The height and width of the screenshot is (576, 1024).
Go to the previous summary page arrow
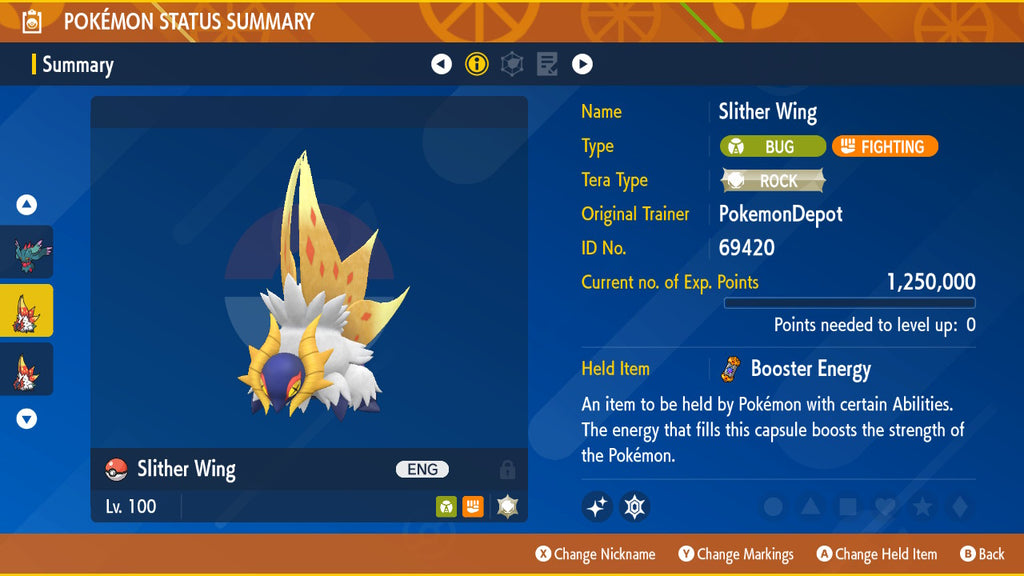(441, 64)
